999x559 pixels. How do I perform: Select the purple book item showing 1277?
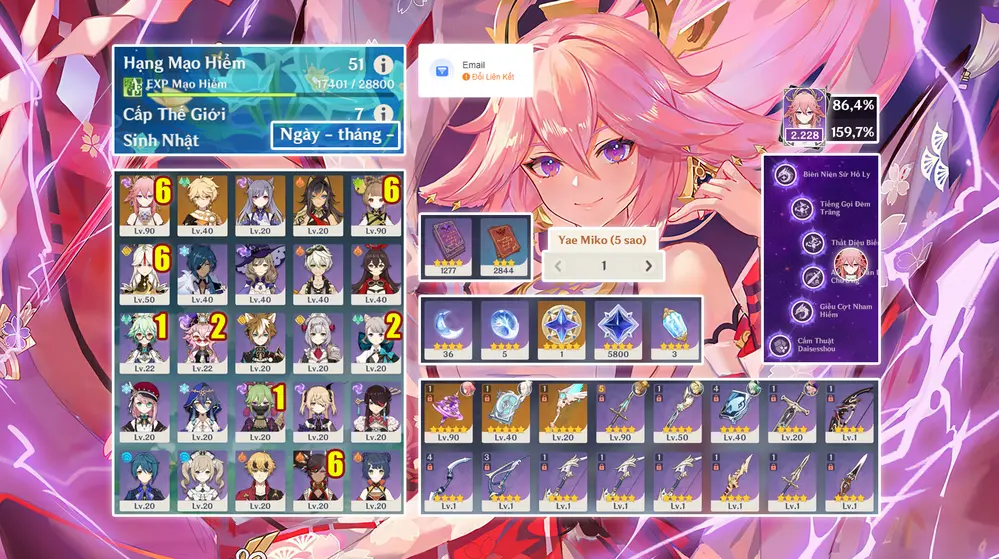(448, 244)
